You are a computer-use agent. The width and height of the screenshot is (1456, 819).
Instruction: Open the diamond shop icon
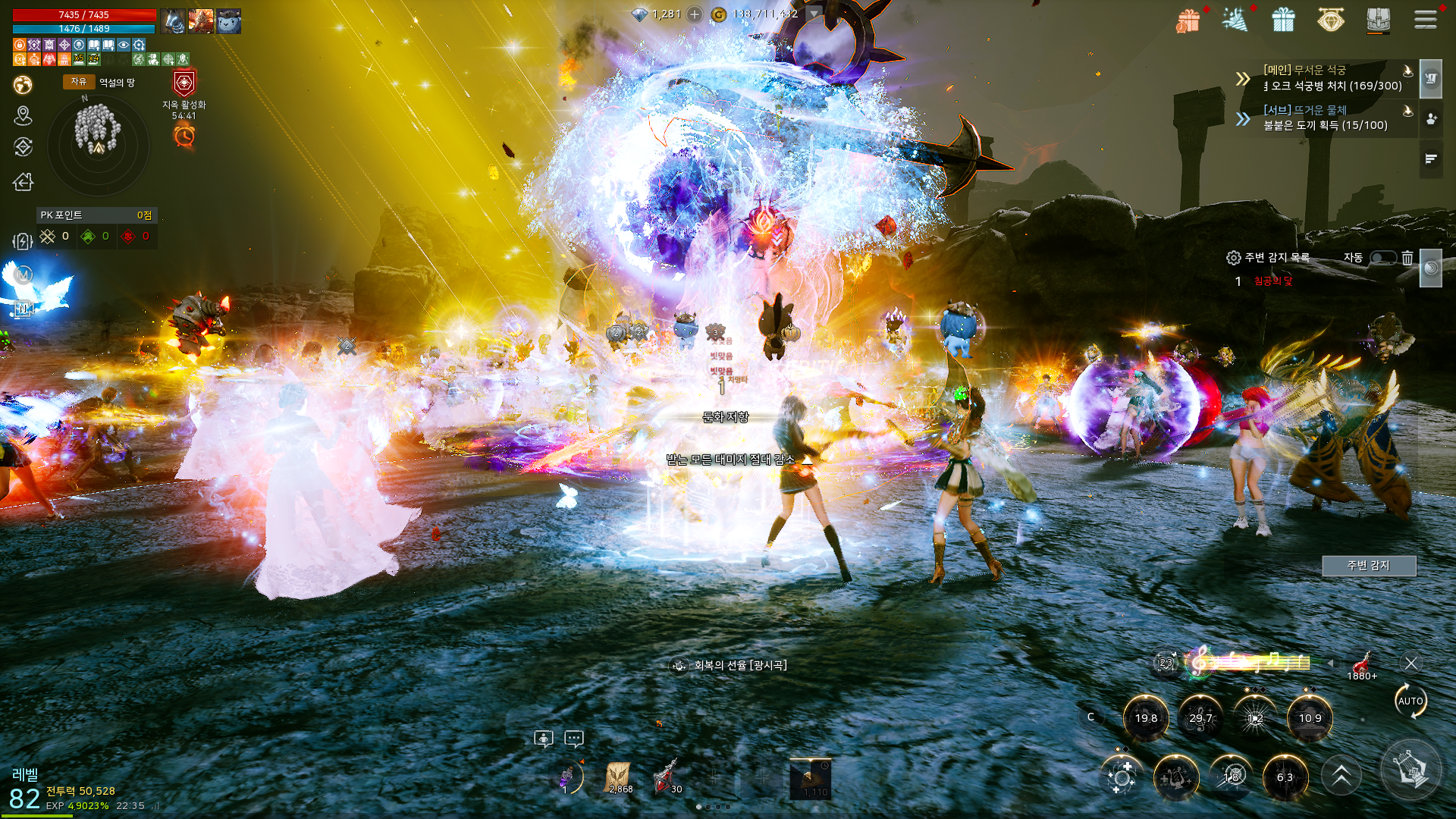click(1330, 20)
